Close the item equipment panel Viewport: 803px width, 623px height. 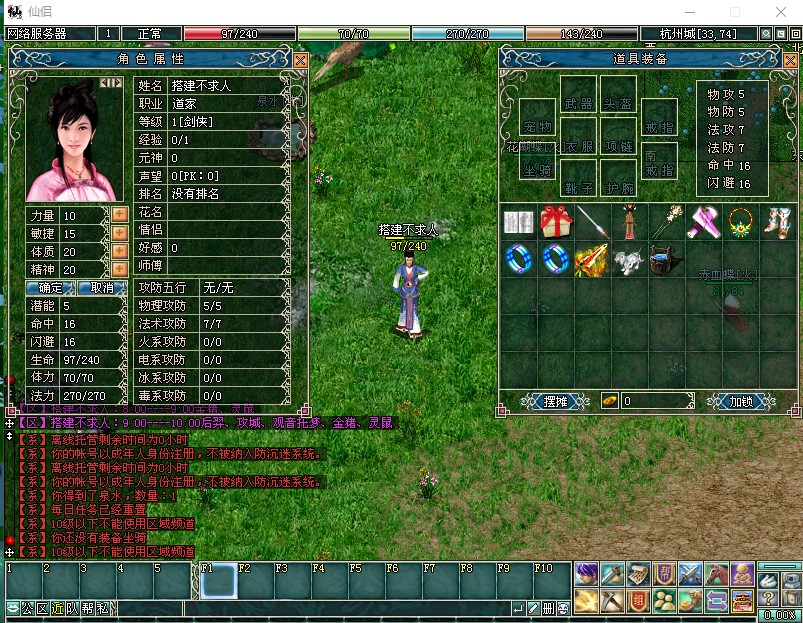(x=789, y=60)
